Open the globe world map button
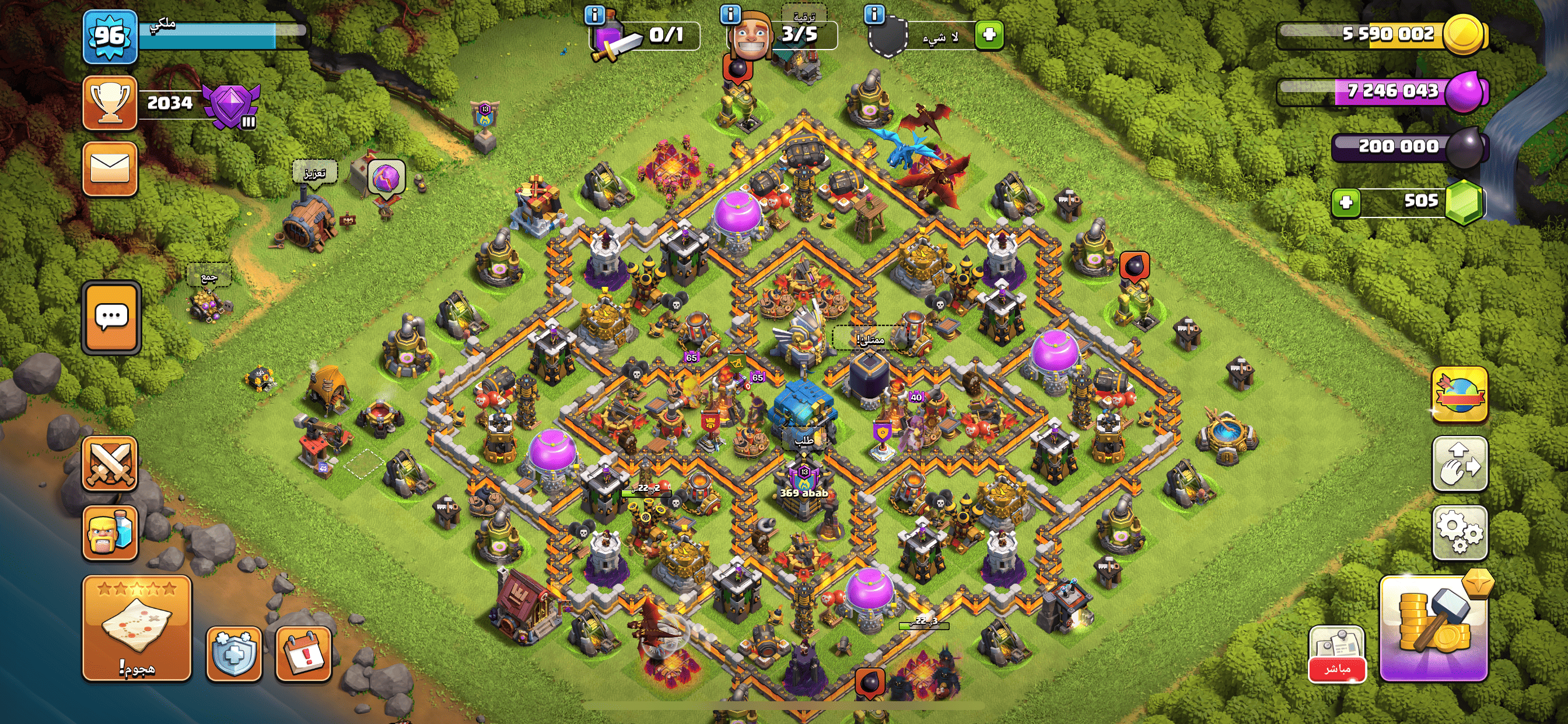Screen dimensions: 1568x724 point(1459,393)
